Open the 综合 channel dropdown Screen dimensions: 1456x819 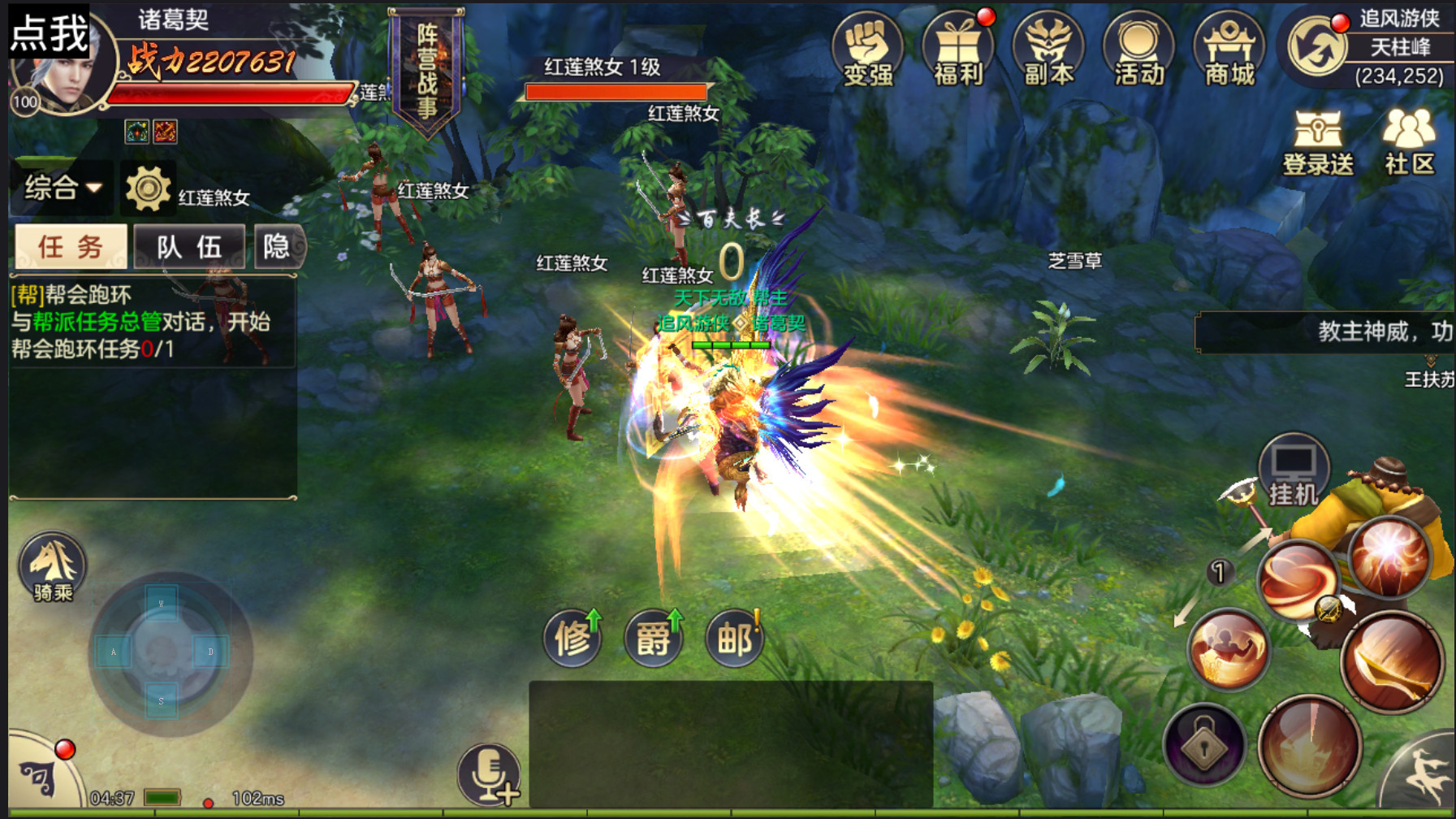[63, 188]
